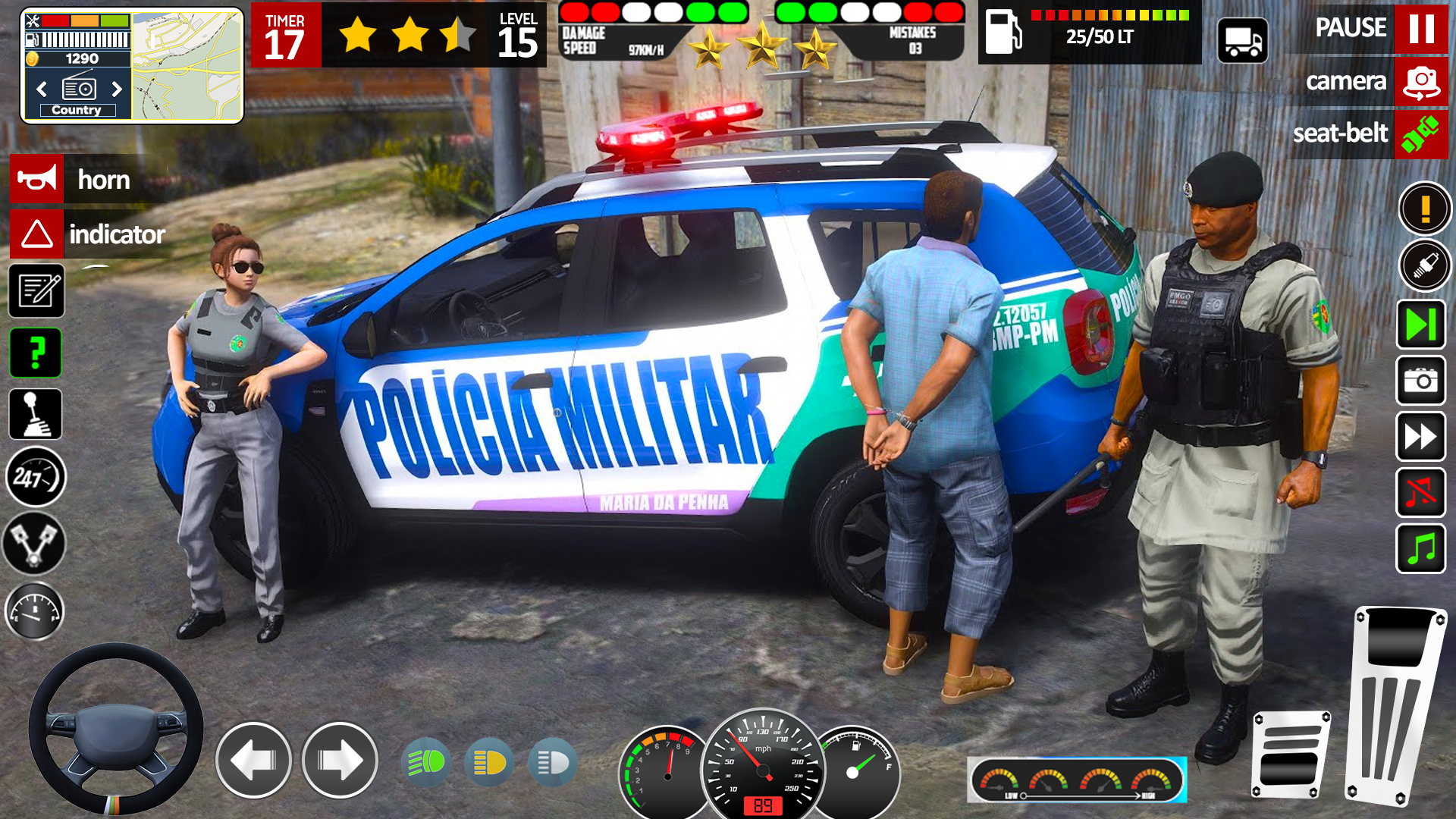Switch radio to previous station
Screen dimensions: 1456x819
pos(42,89)
